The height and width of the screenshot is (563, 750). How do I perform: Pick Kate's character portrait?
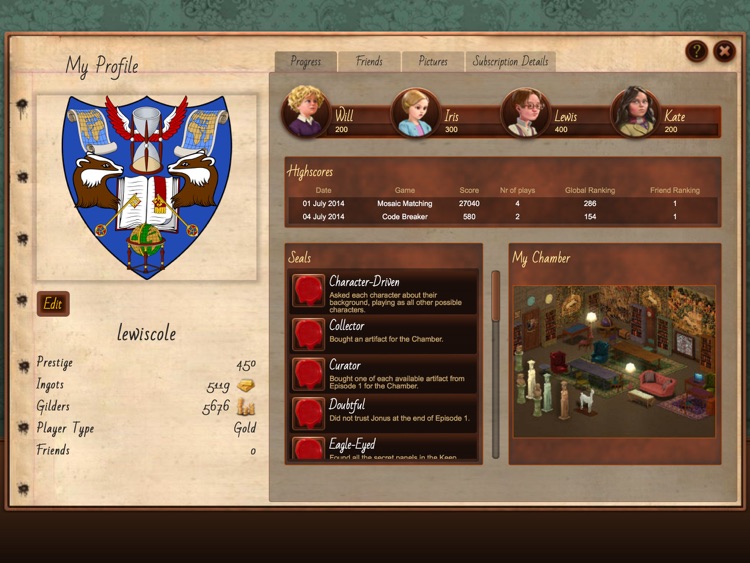[634, 112]
